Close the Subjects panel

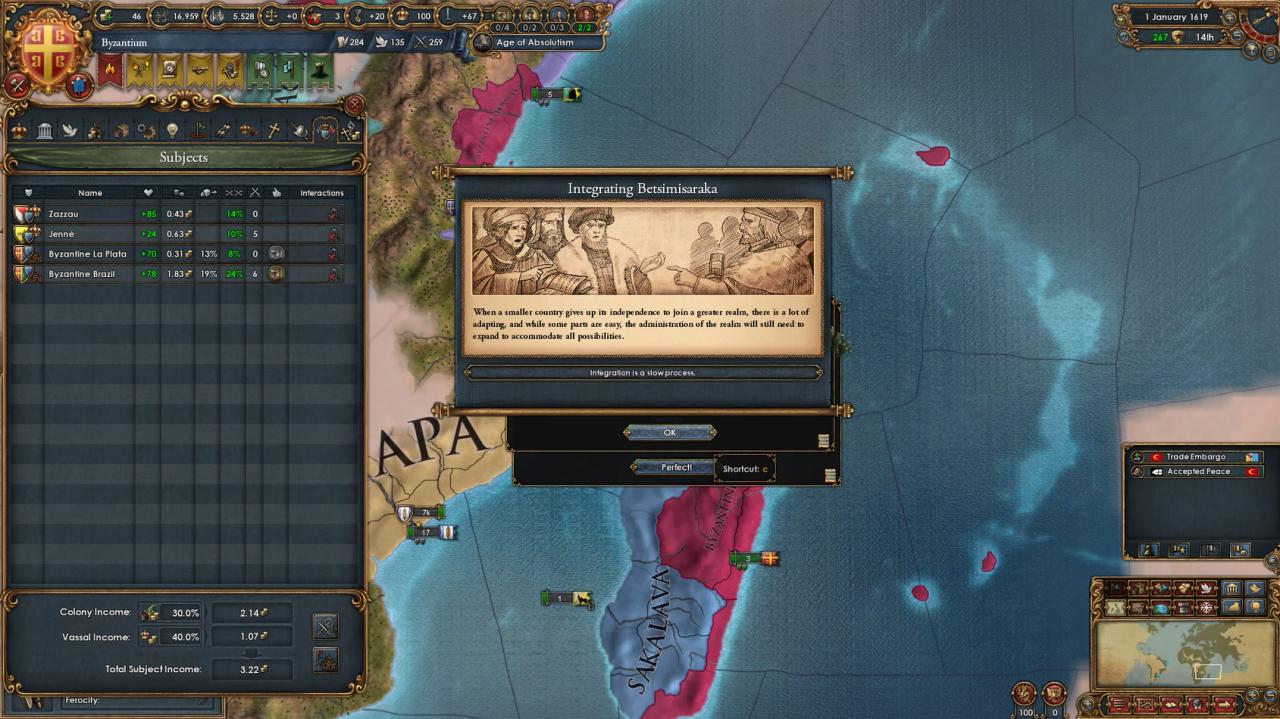[x=354, y=105]
